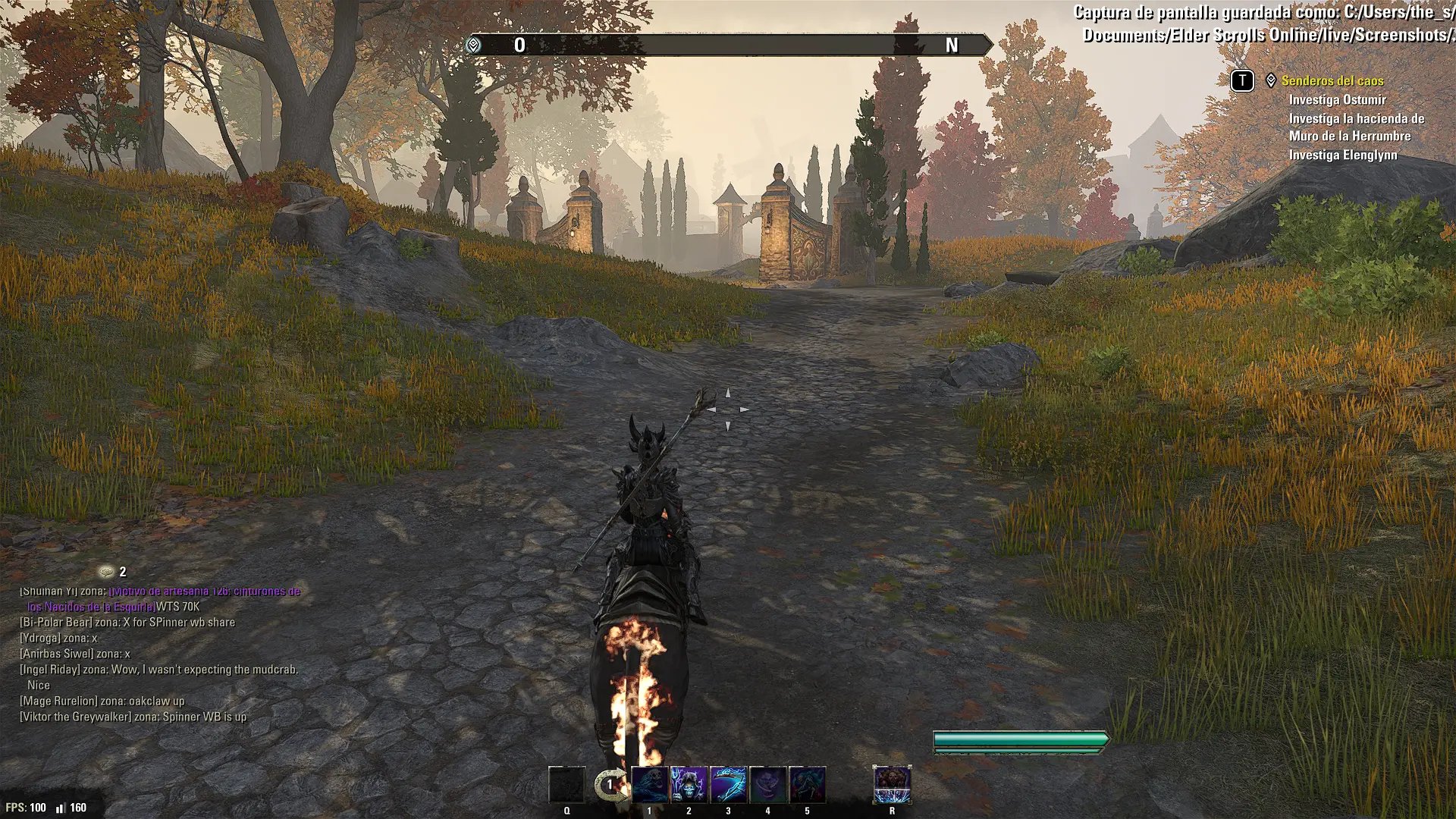Trigger the dim masked face ability
The height and width of the screenshot is (819, 1456).
768,785
